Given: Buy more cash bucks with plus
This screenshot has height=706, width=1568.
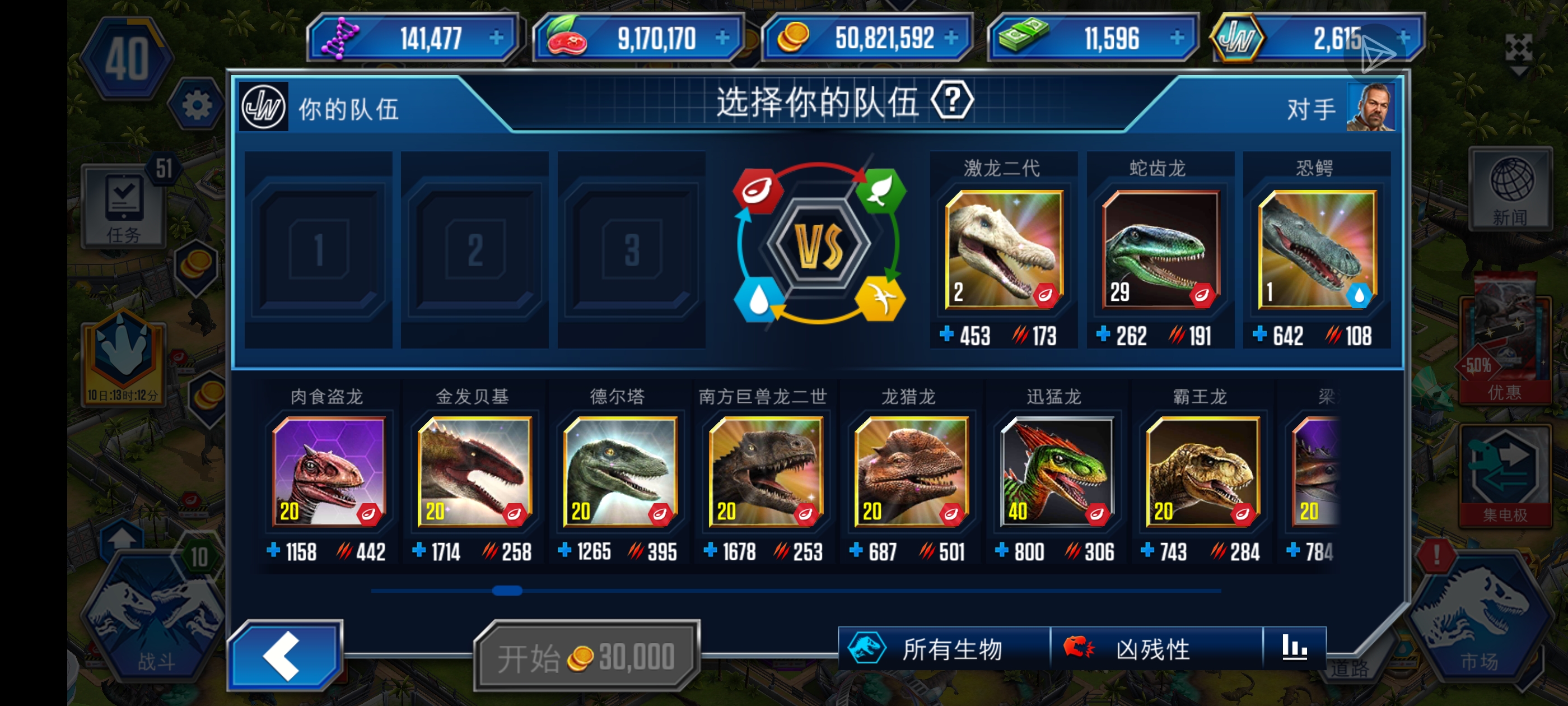Looking at the screenshot, I should [1177, 38].
